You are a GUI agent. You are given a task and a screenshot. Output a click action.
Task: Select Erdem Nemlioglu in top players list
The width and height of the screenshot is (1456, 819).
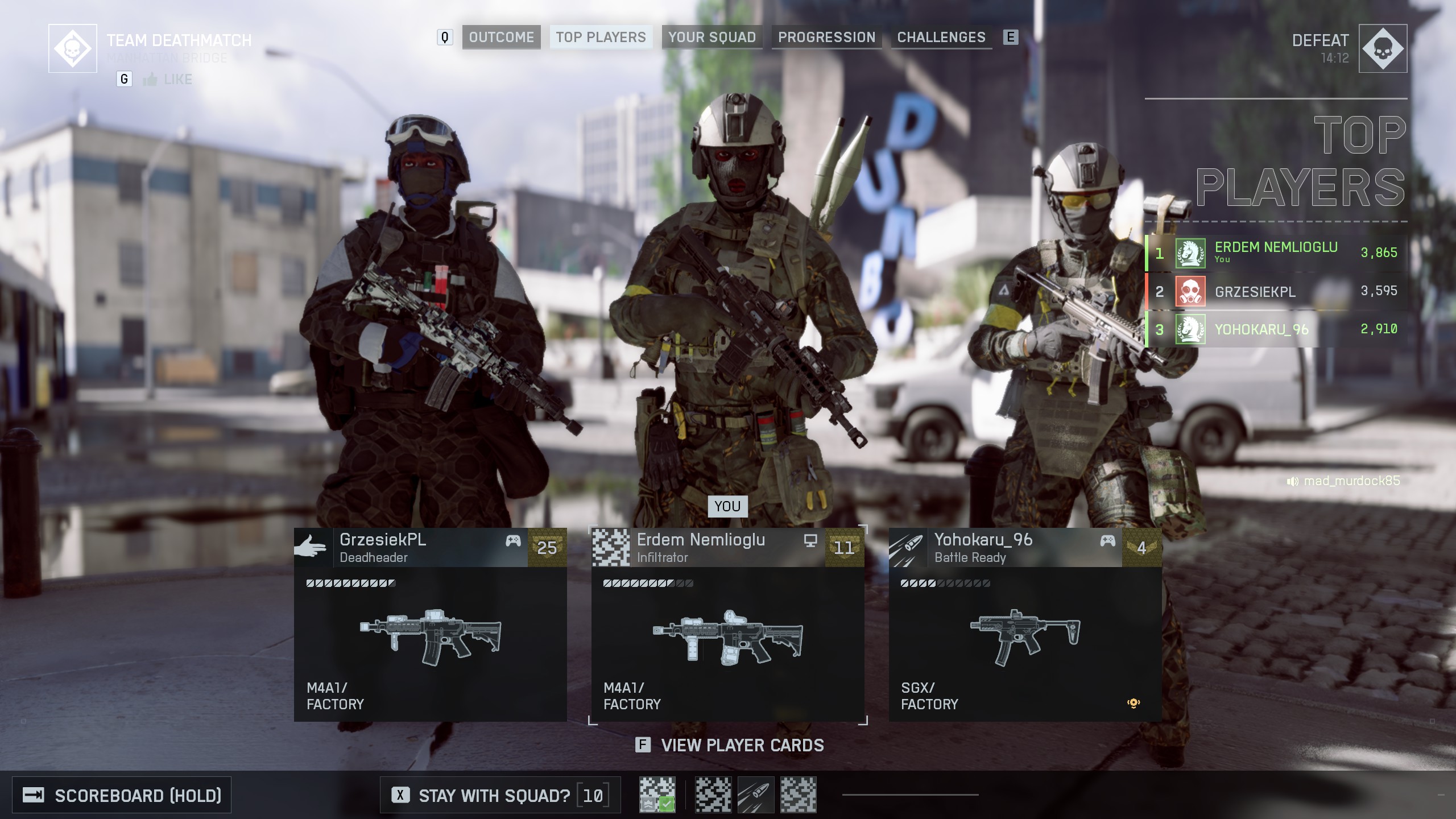pos(1276,253)
